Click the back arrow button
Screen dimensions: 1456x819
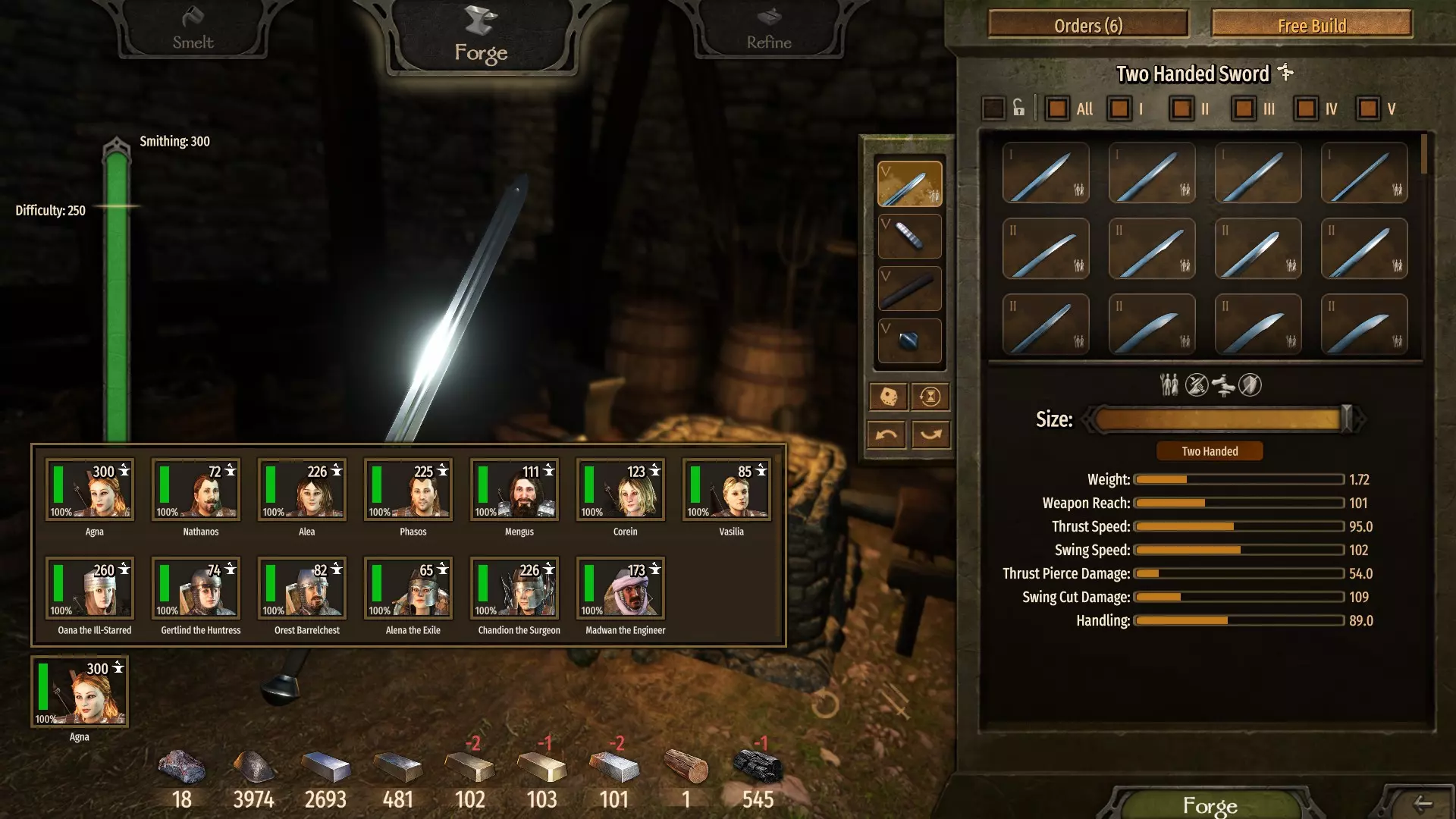(x=1423, y=803)
